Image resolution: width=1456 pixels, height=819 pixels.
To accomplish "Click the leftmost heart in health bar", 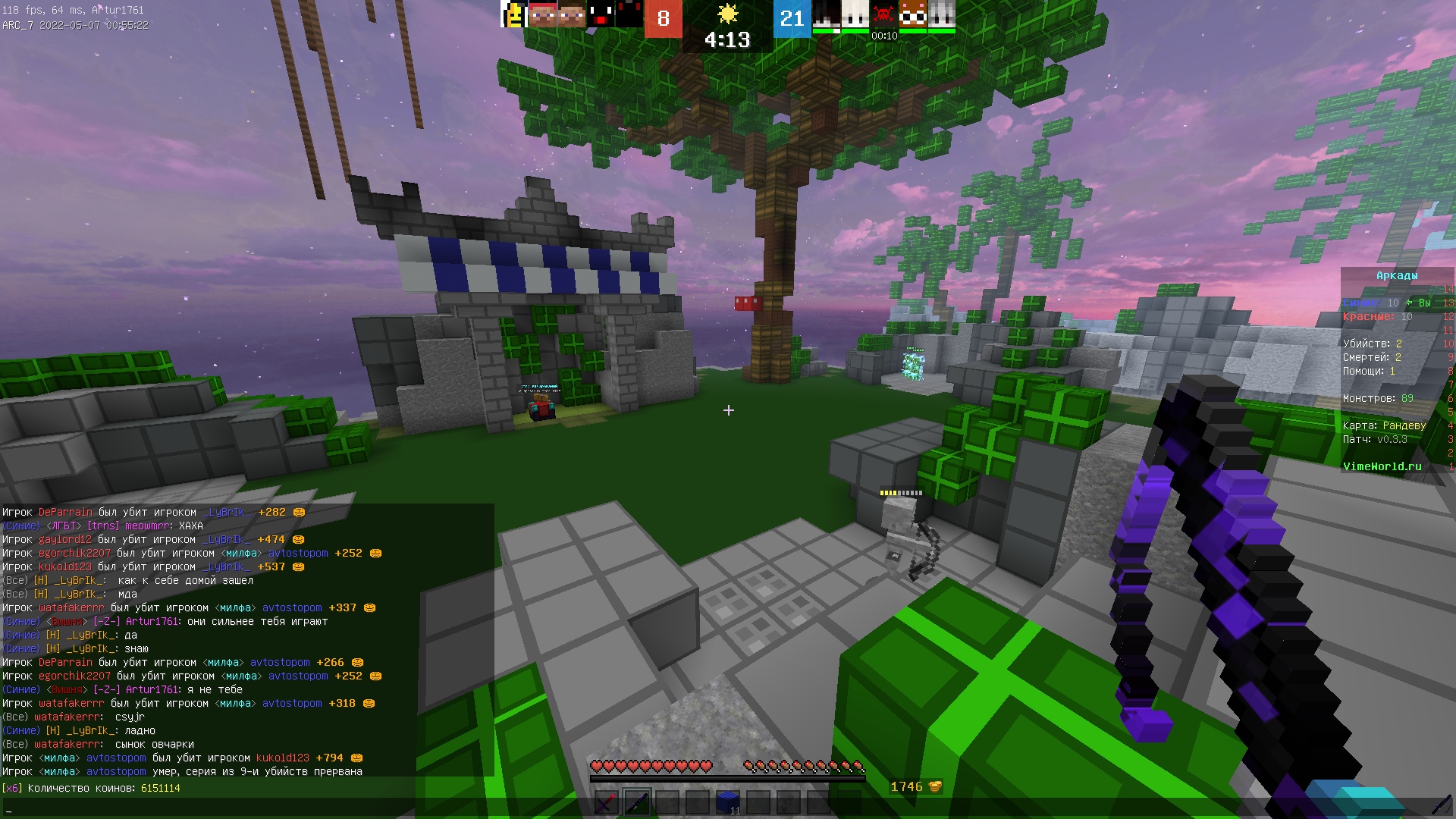I will [598, 766].
